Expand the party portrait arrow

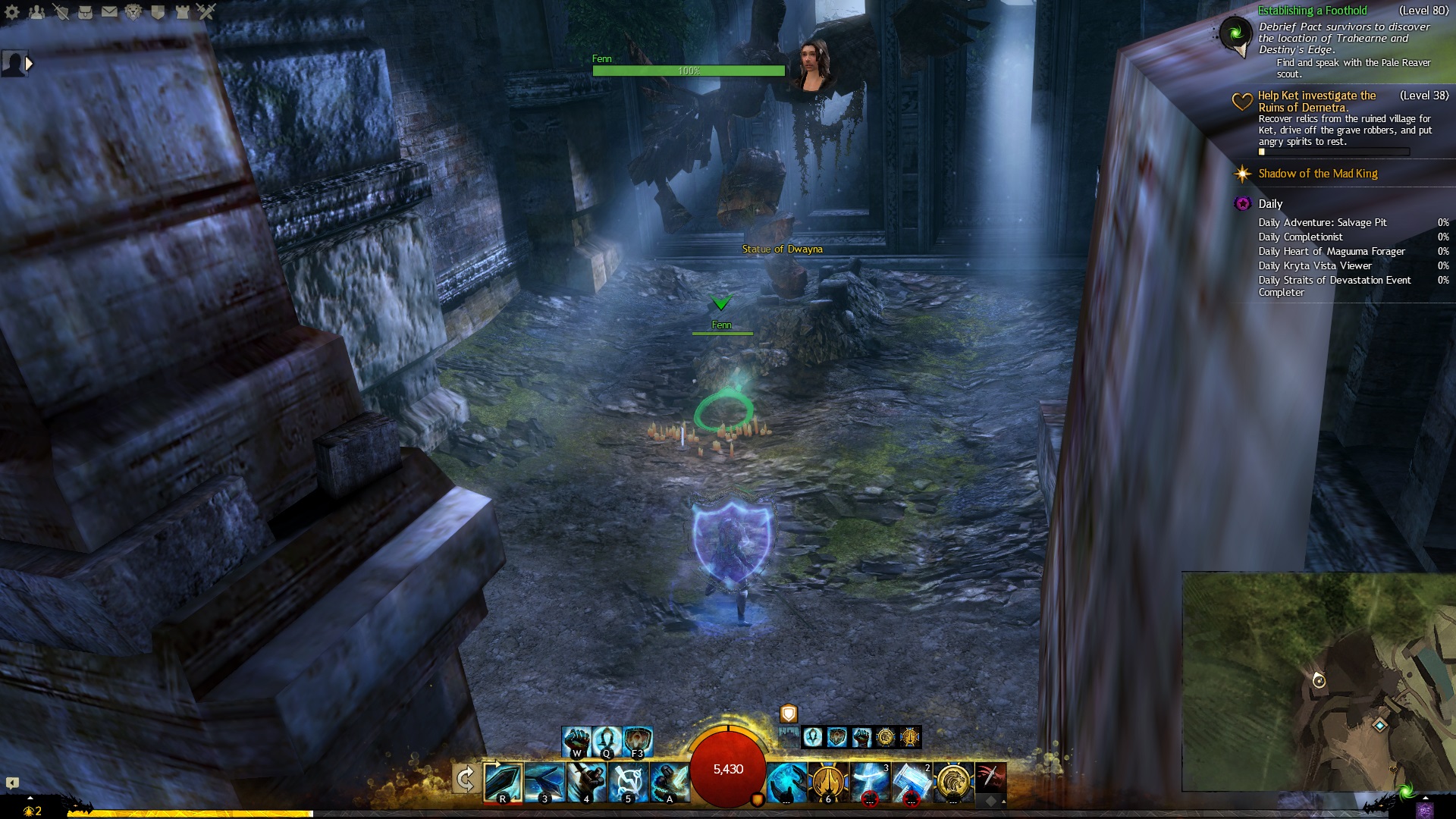pyautogui.click(x=29, y=64)
